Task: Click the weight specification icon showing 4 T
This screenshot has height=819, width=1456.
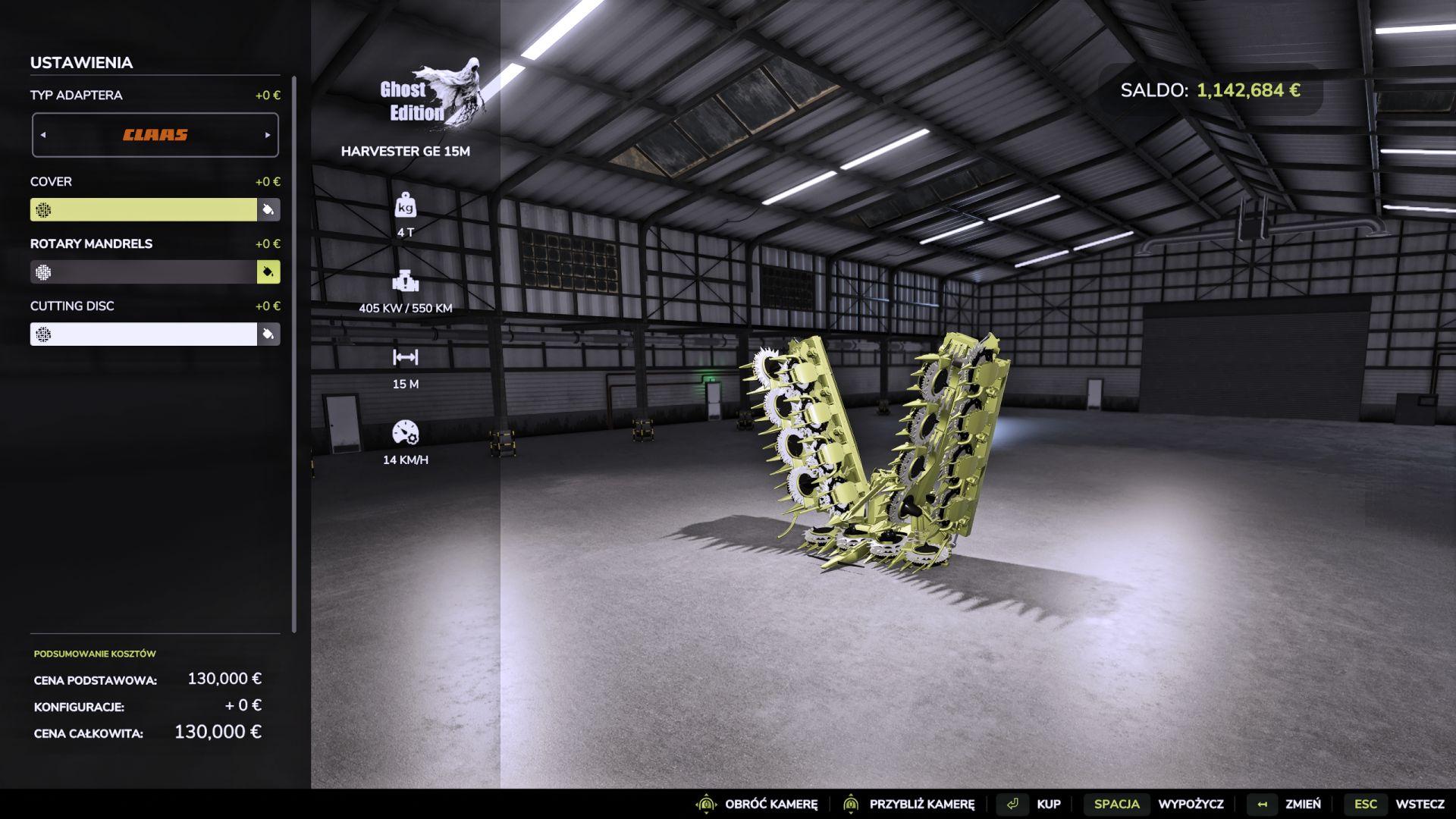Action: [407, 206]
